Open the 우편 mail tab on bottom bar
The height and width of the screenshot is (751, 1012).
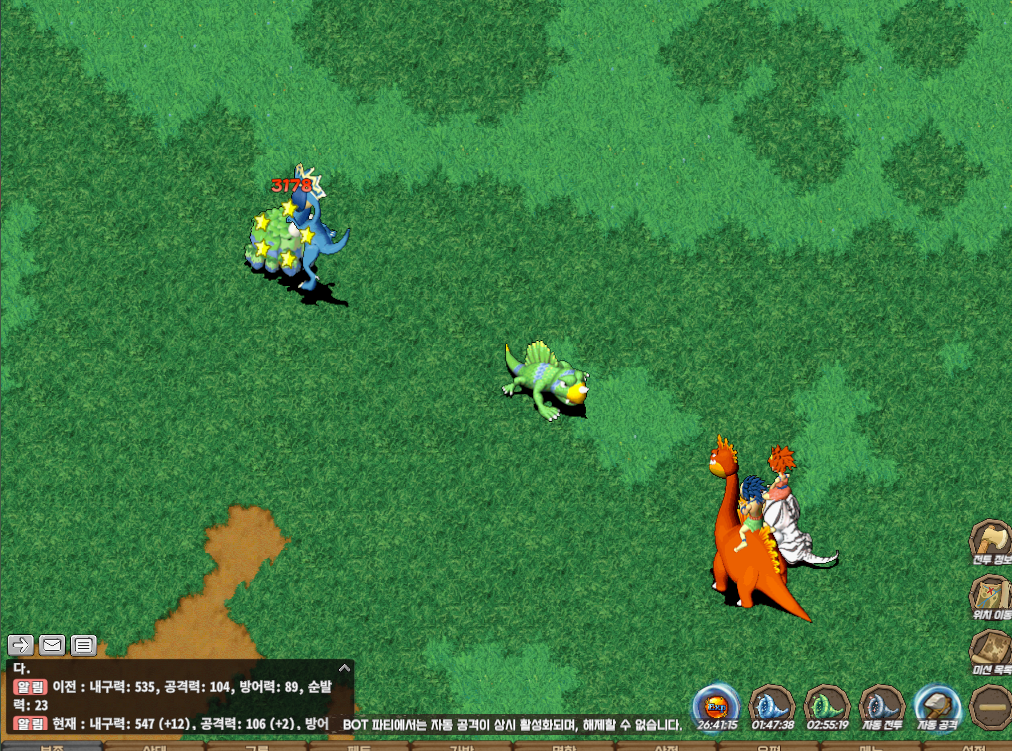pyautogui.click(x=769, y=746)
